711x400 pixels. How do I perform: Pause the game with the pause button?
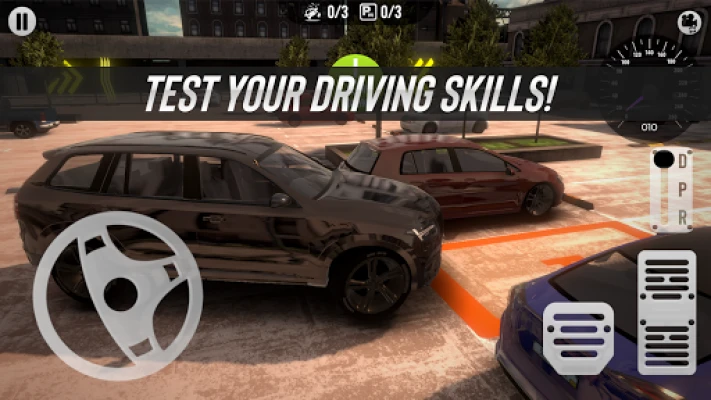pyautogui.click(x=24, y=19)
